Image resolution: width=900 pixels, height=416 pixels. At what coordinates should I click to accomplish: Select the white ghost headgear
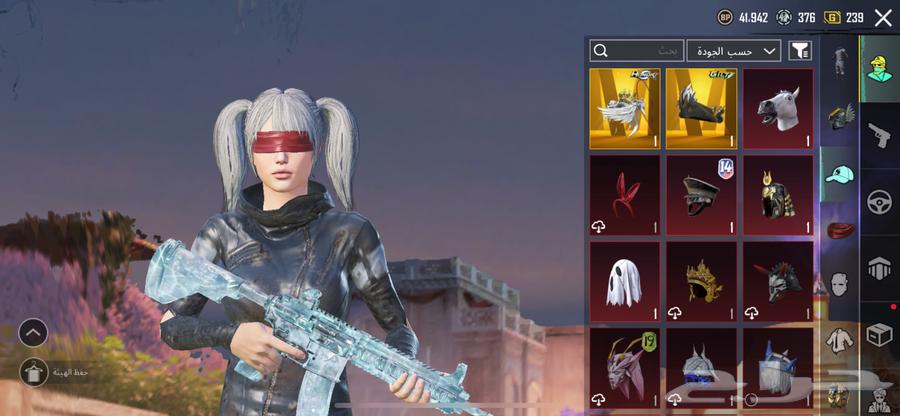624,280
